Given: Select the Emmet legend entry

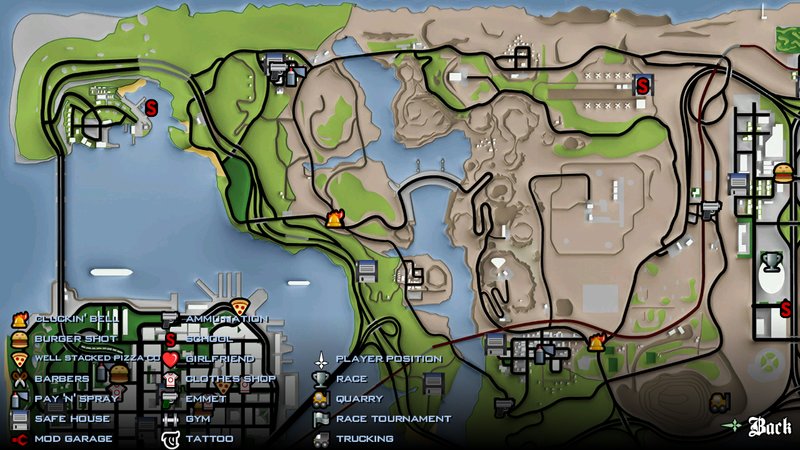Looking at the screenshot, I should (205, 398).
